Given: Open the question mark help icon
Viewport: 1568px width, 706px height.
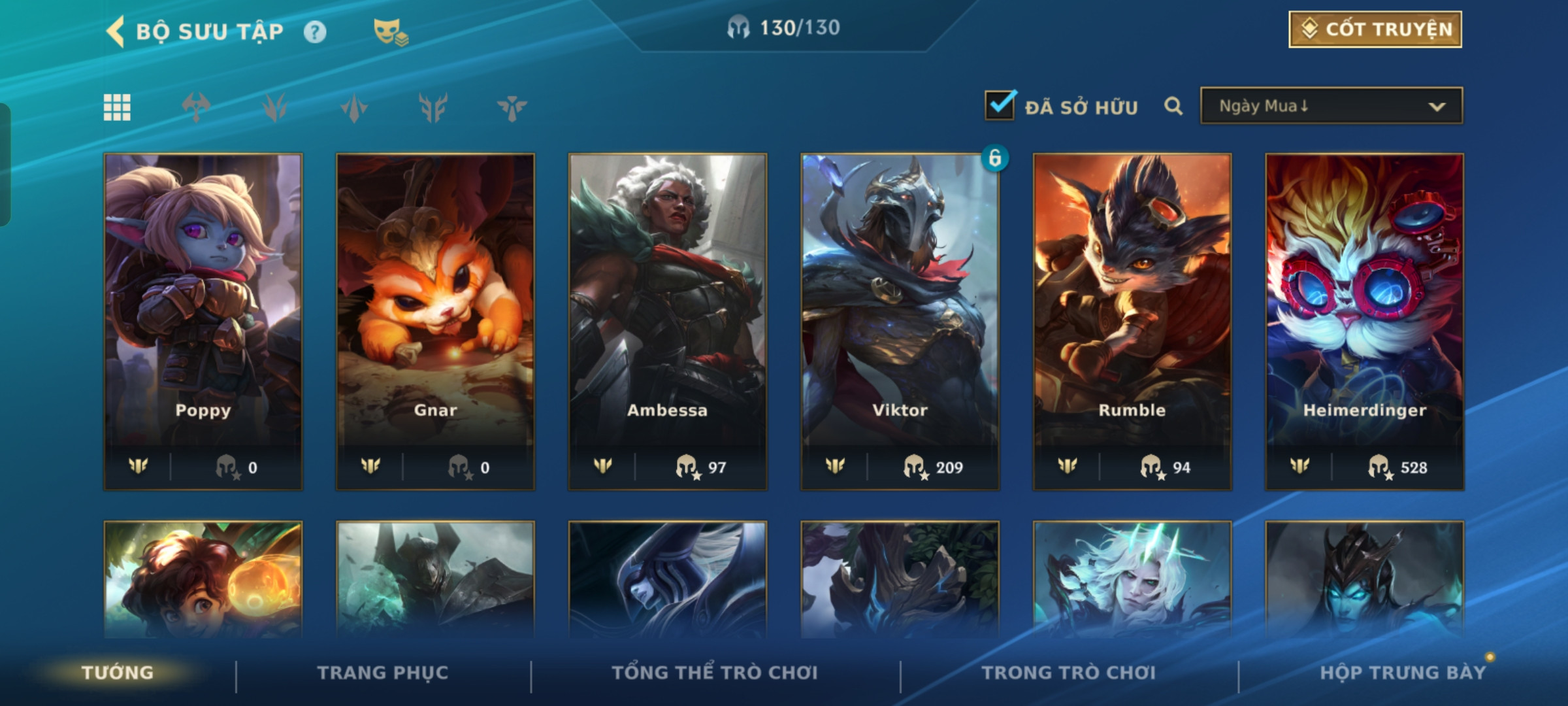Looking at the screenshot, I should click(x=315, y=32).
